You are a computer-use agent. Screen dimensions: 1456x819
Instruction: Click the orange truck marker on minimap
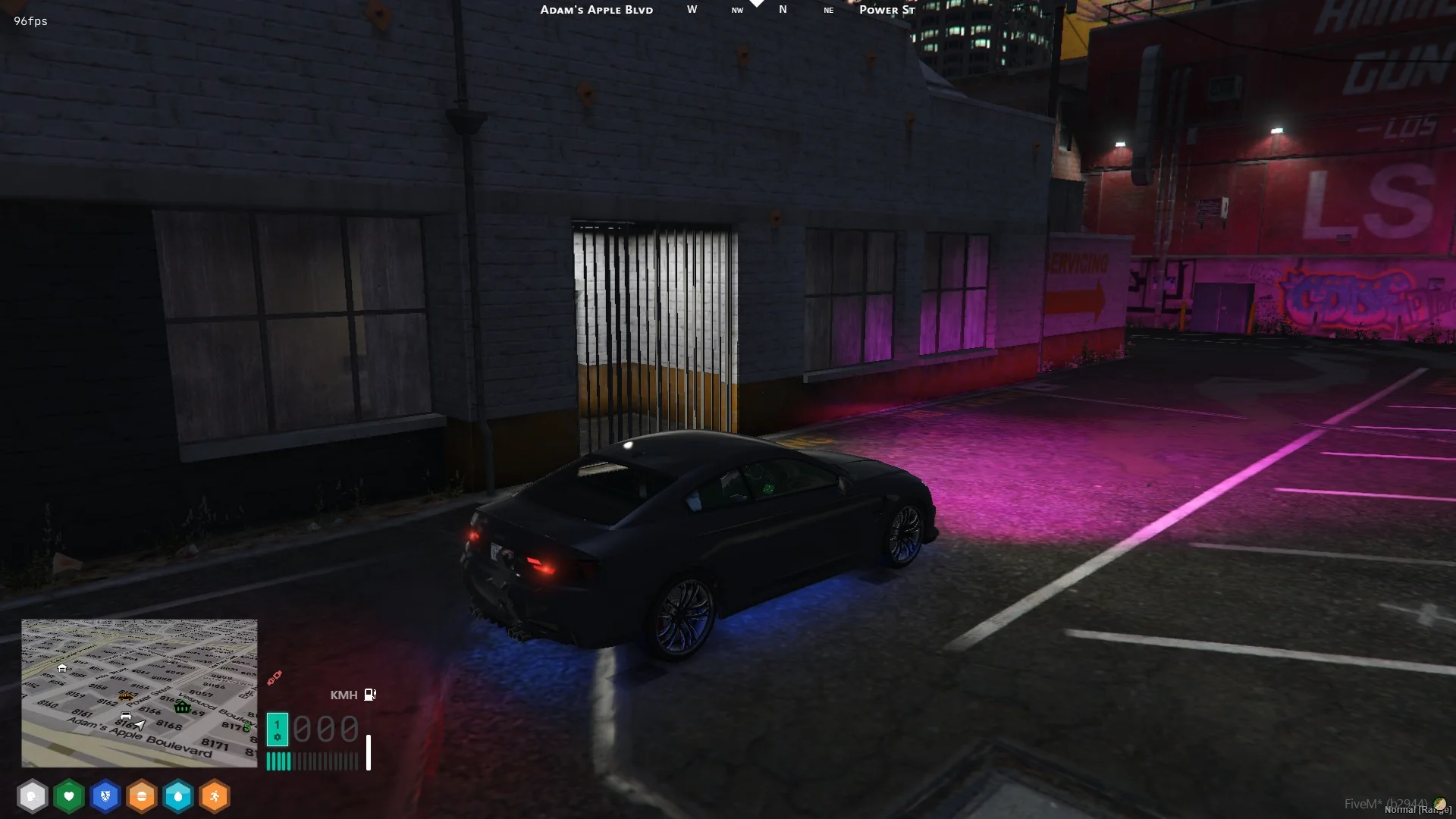[x=126, y=696]
